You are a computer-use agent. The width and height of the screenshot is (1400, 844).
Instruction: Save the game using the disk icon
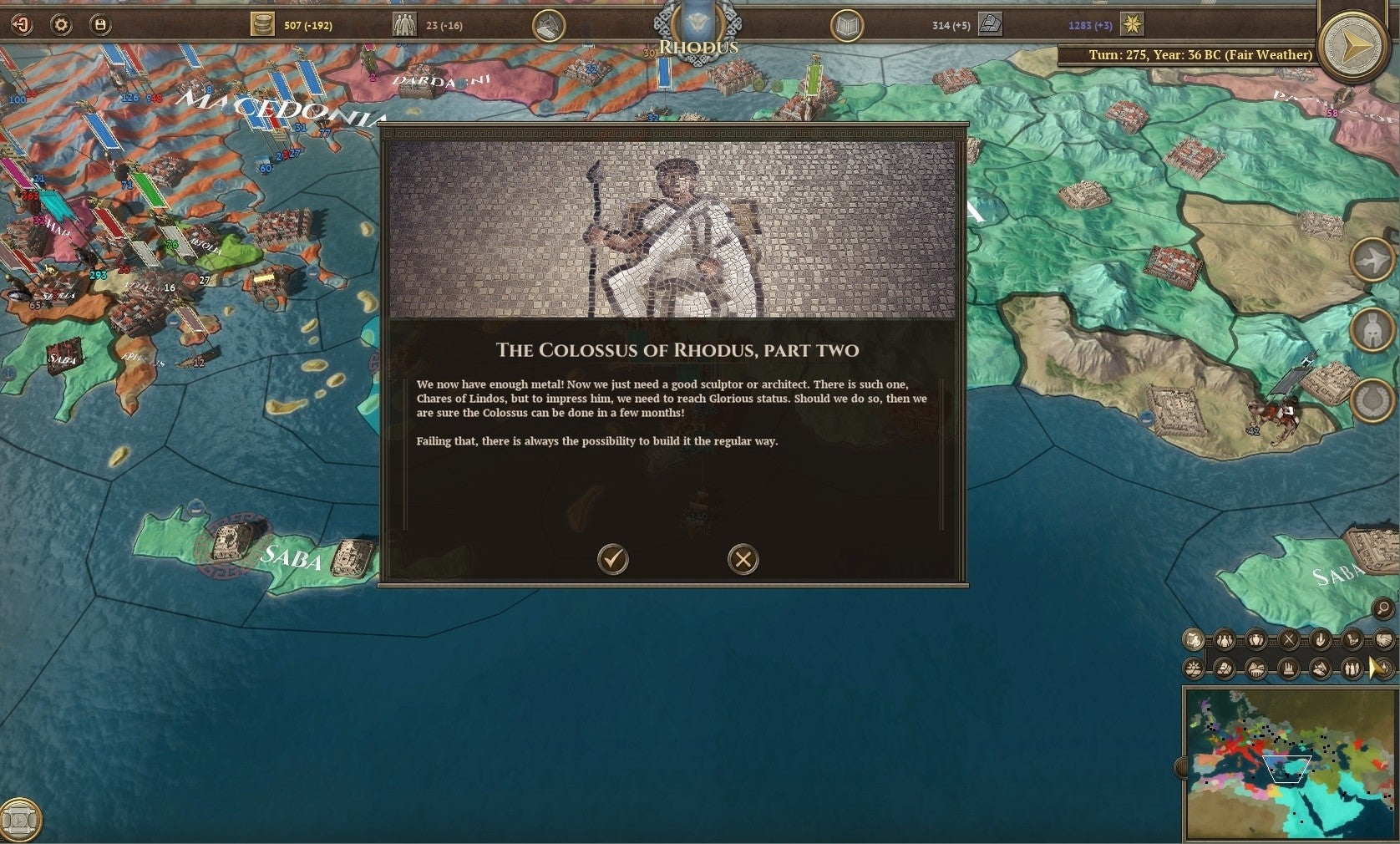point(99,25)
